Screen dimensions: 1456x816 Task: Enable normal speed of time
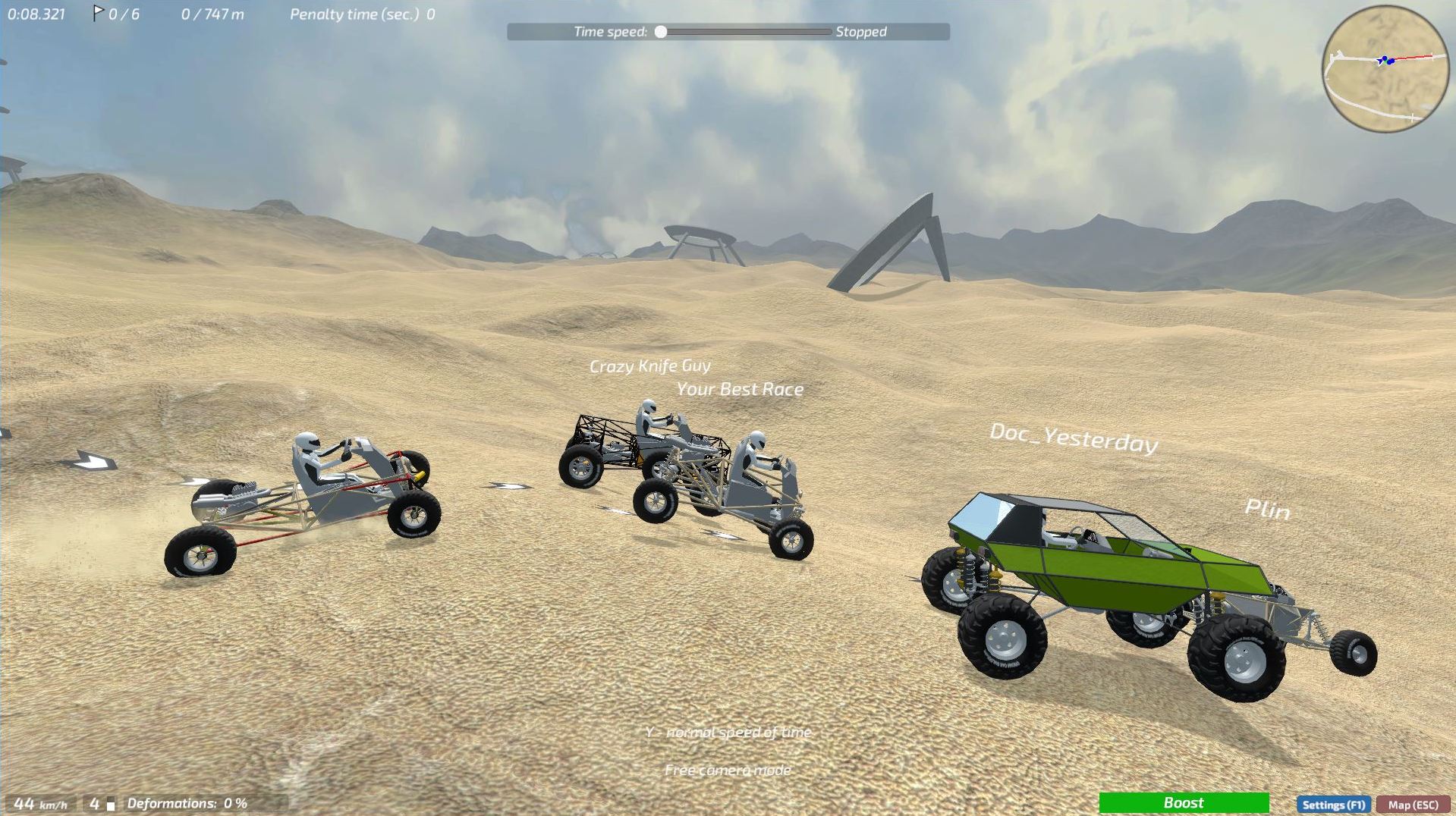(728, 732)
